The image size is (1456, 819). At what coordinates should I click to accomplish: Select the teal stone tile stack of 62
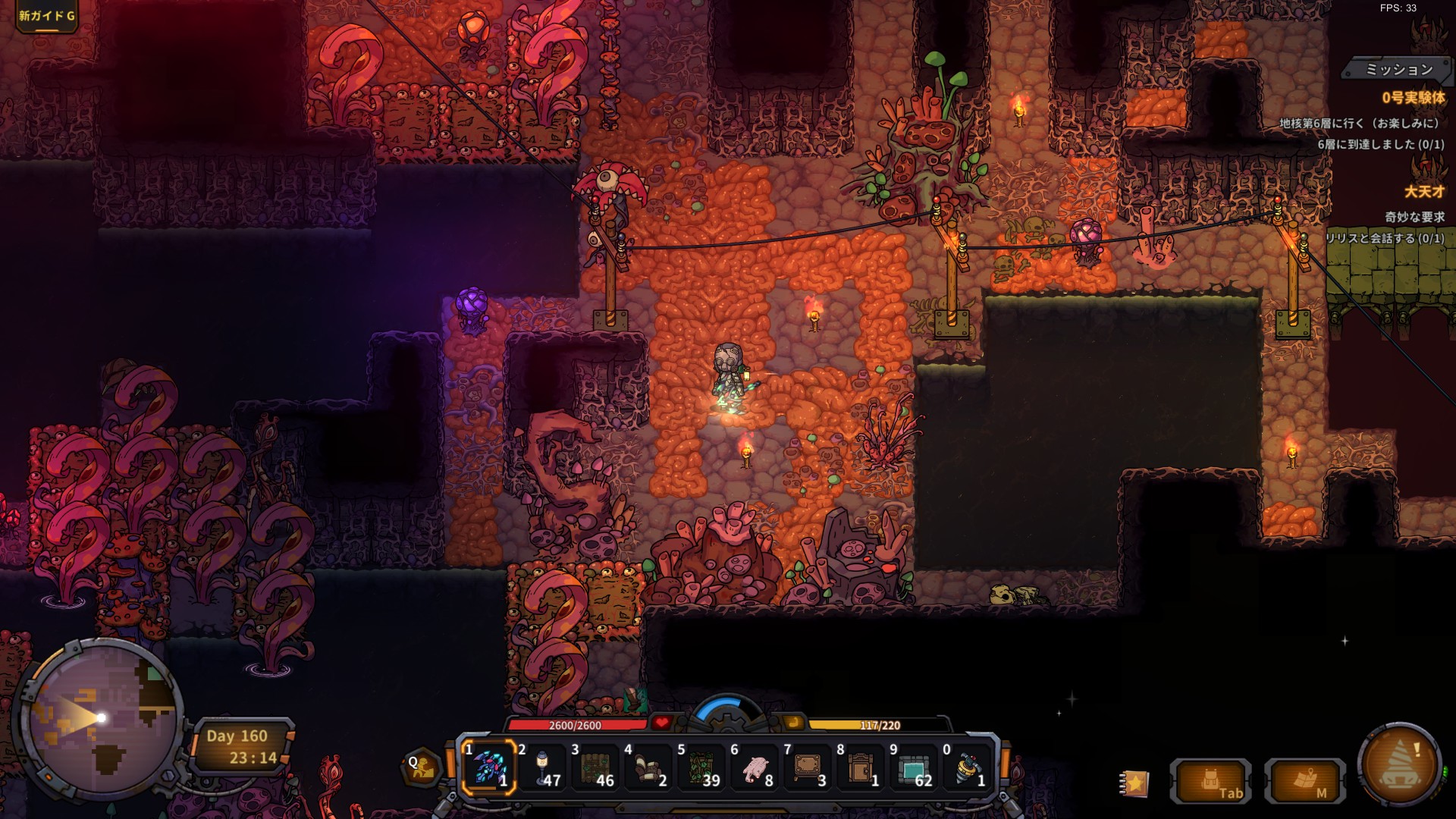[914, 767]
